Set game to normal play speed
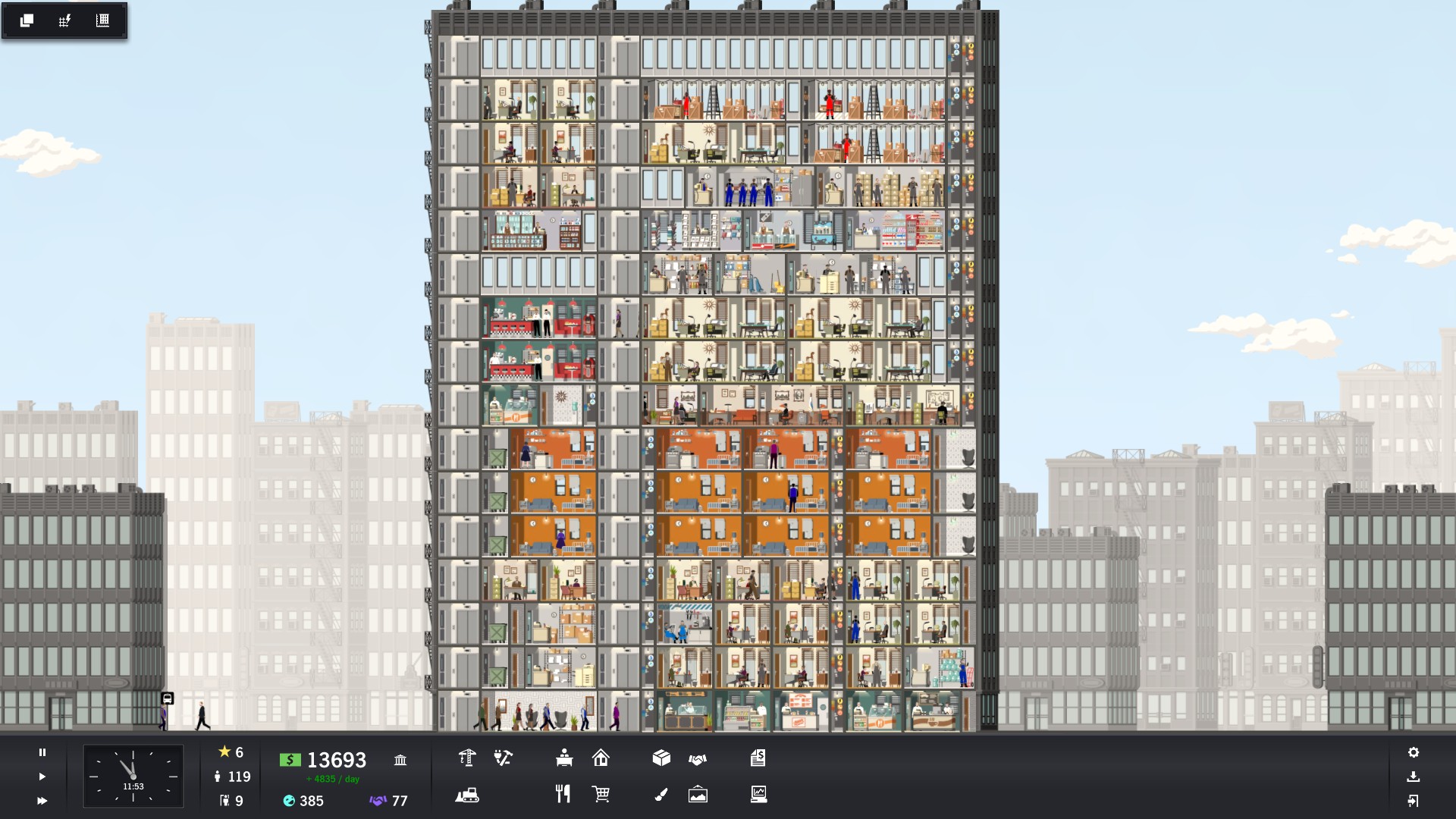Viewport: 1456px width, 819px height. click(x=42, y=777)
